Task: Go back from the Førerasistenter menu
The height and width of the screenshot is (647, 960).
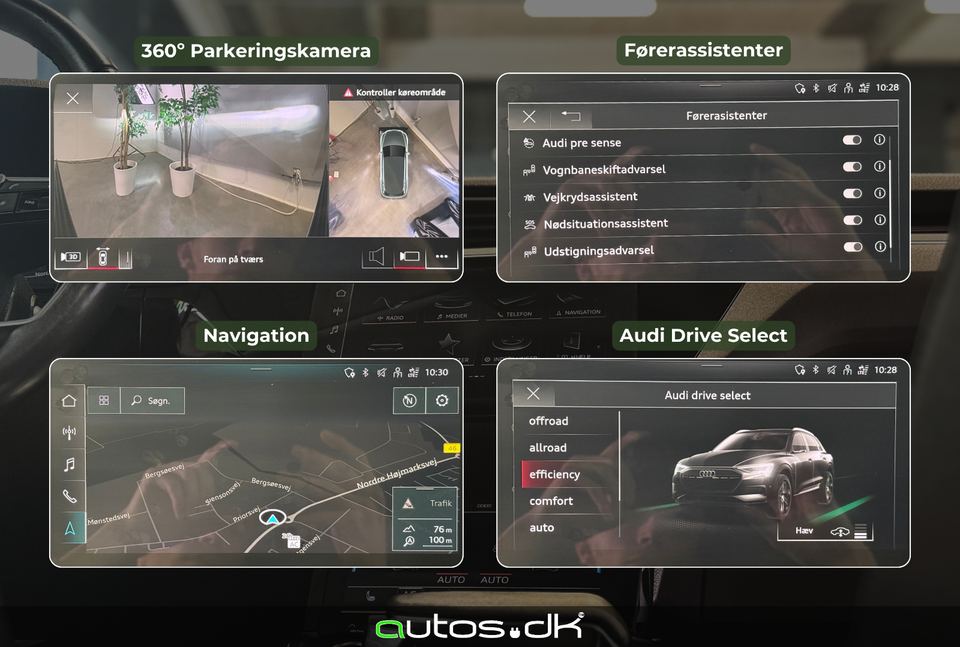Action: (x=571, y=116)
